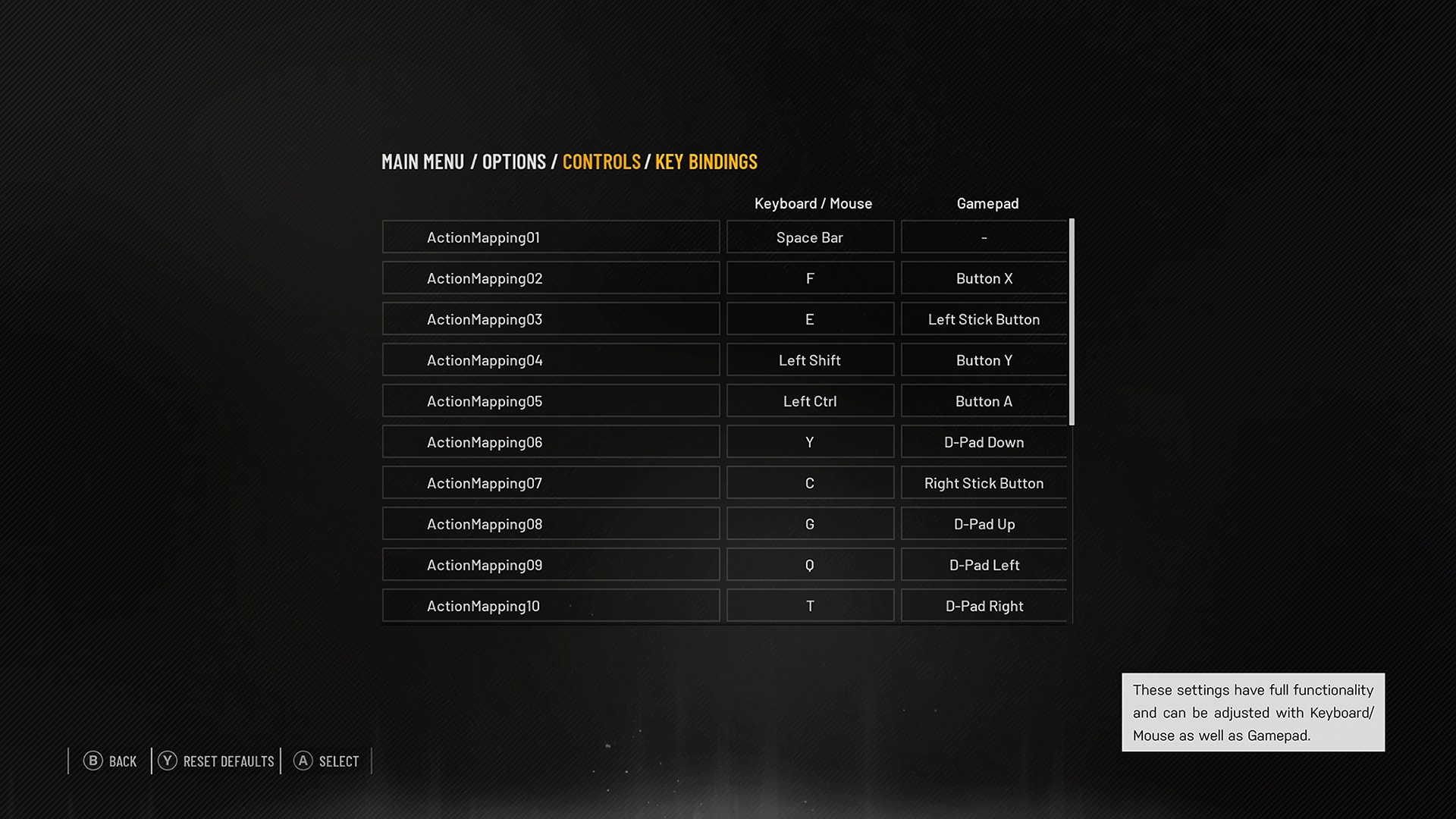
Task: Select the ActionMapping05 entry
Action: click(x=551, y=400)
